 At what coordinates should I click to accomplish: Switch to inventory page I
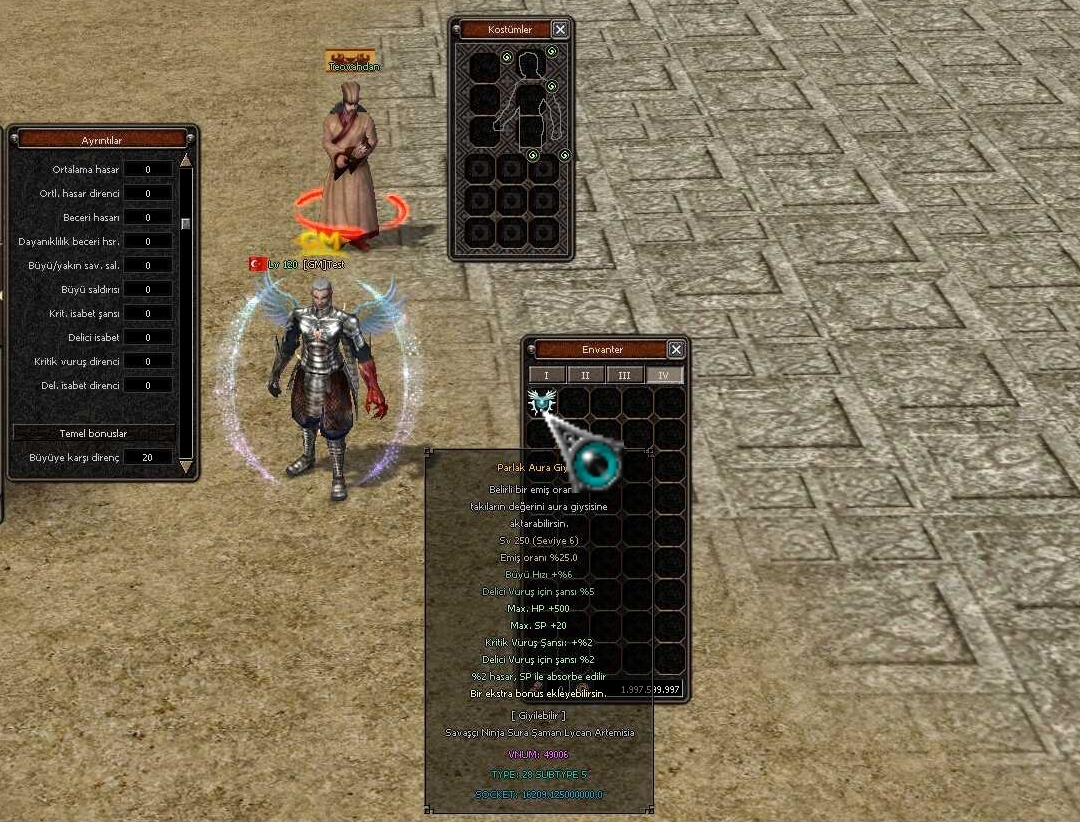tap(546, 375)
